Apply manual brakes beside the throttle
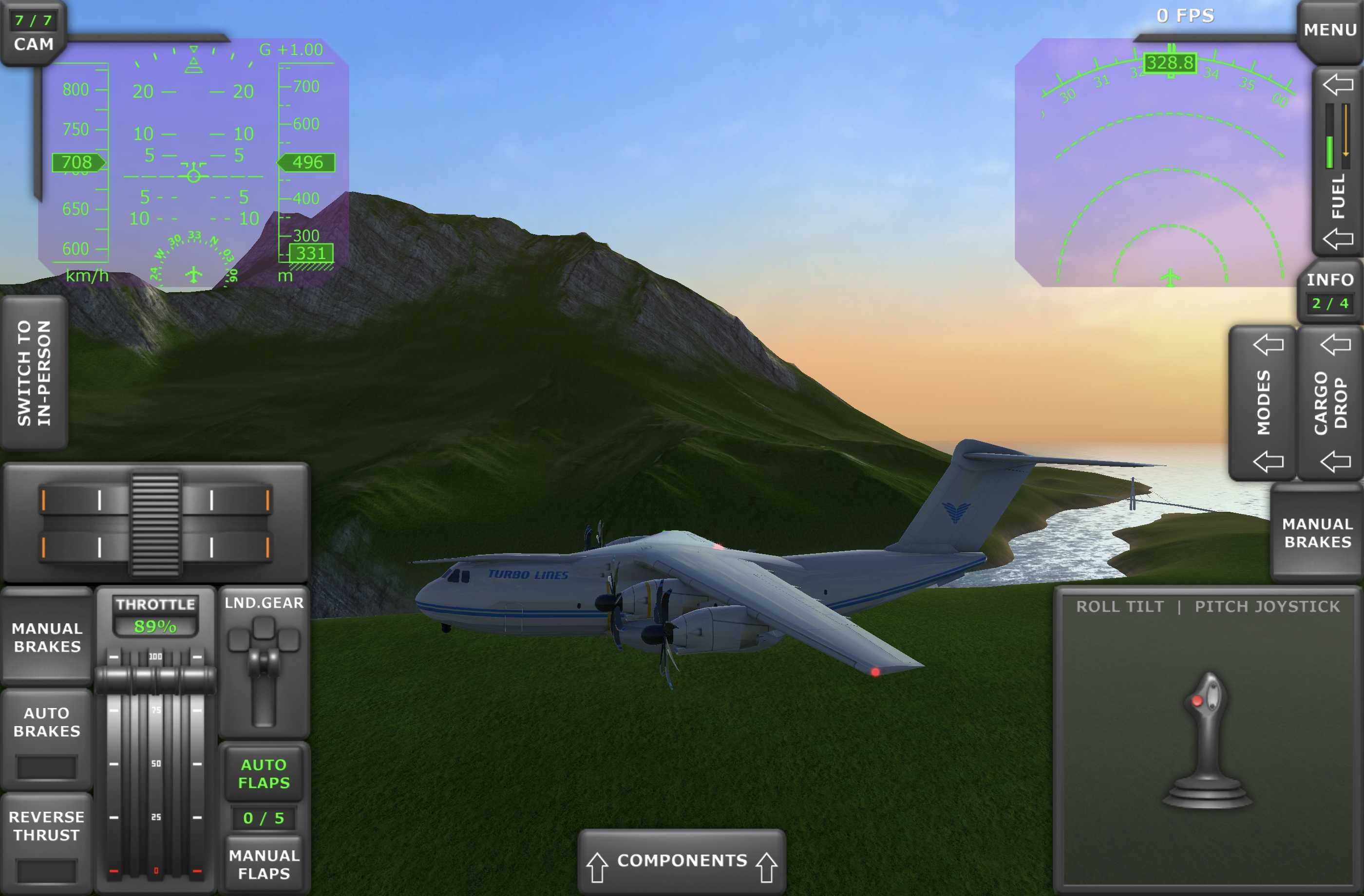This screenshot has height=896, width=1364. click(47, 637)
